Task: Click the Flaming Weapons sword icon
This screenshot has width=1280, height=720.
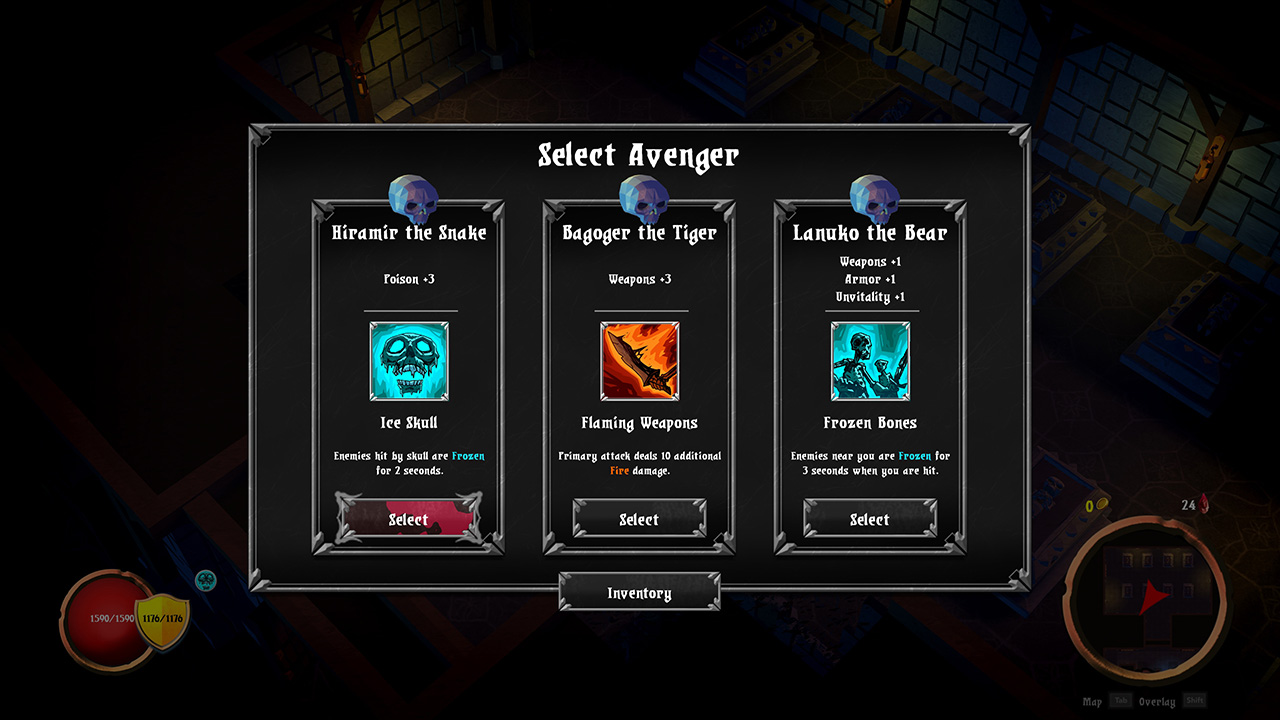Action: (x=639, y=361)
